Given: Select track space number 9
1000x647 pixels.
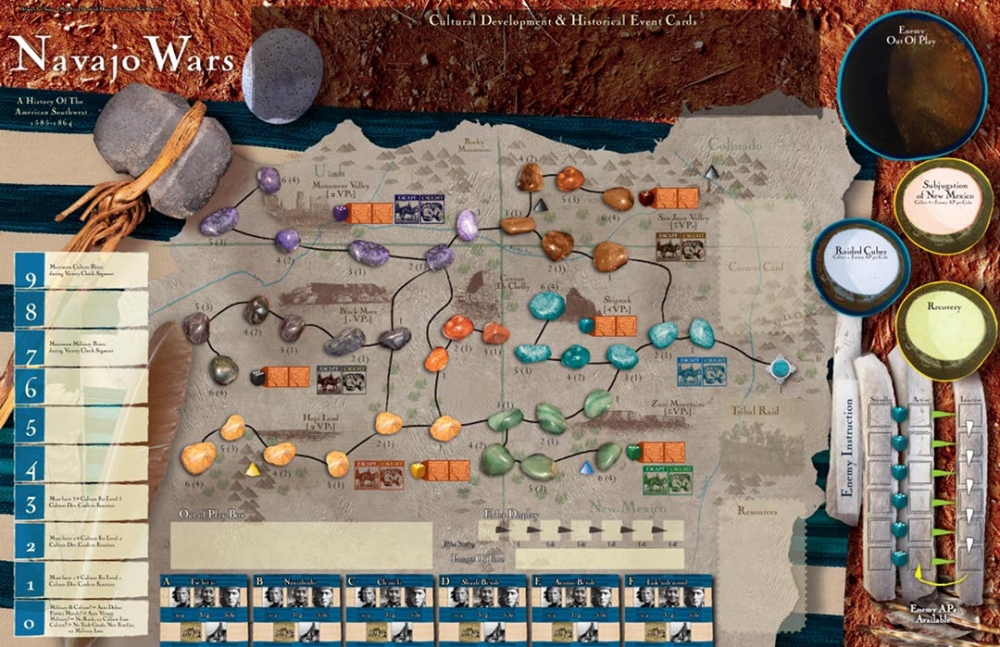Looking at the screenshot, I should click(x=82, y=269).
